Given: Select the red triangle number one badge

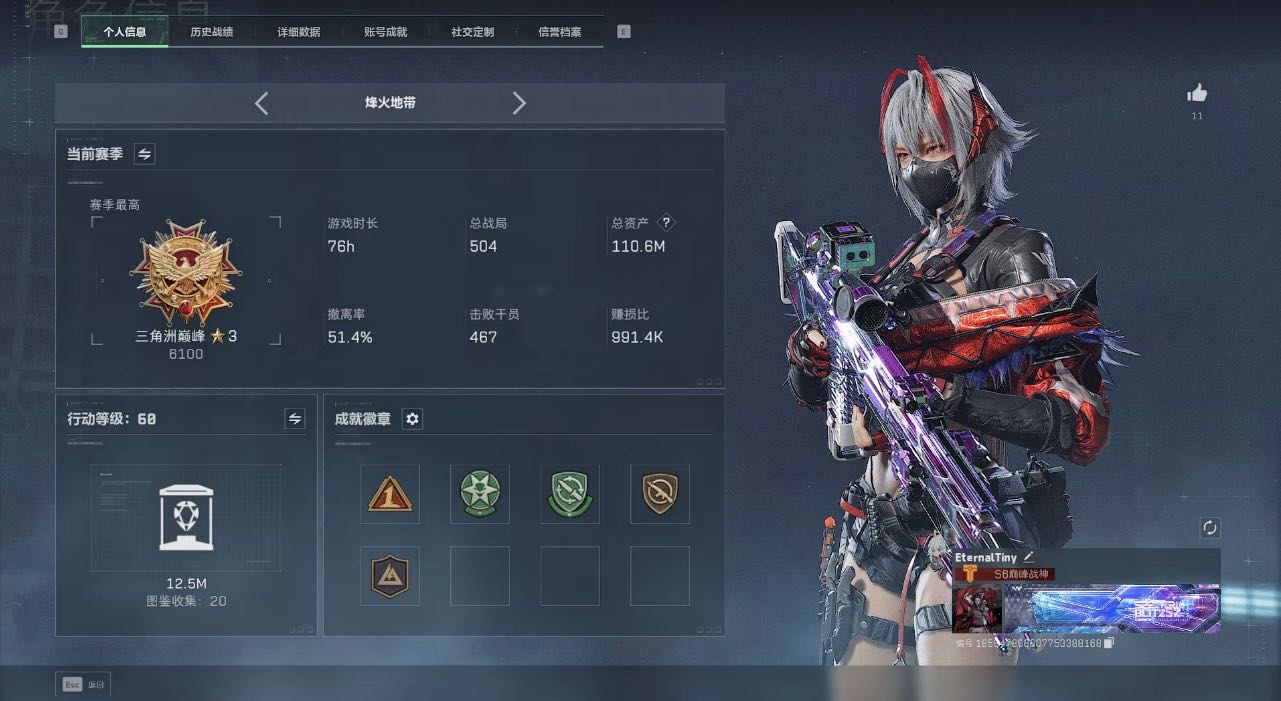Looking at the screenshot, I should tap(390, 494).
